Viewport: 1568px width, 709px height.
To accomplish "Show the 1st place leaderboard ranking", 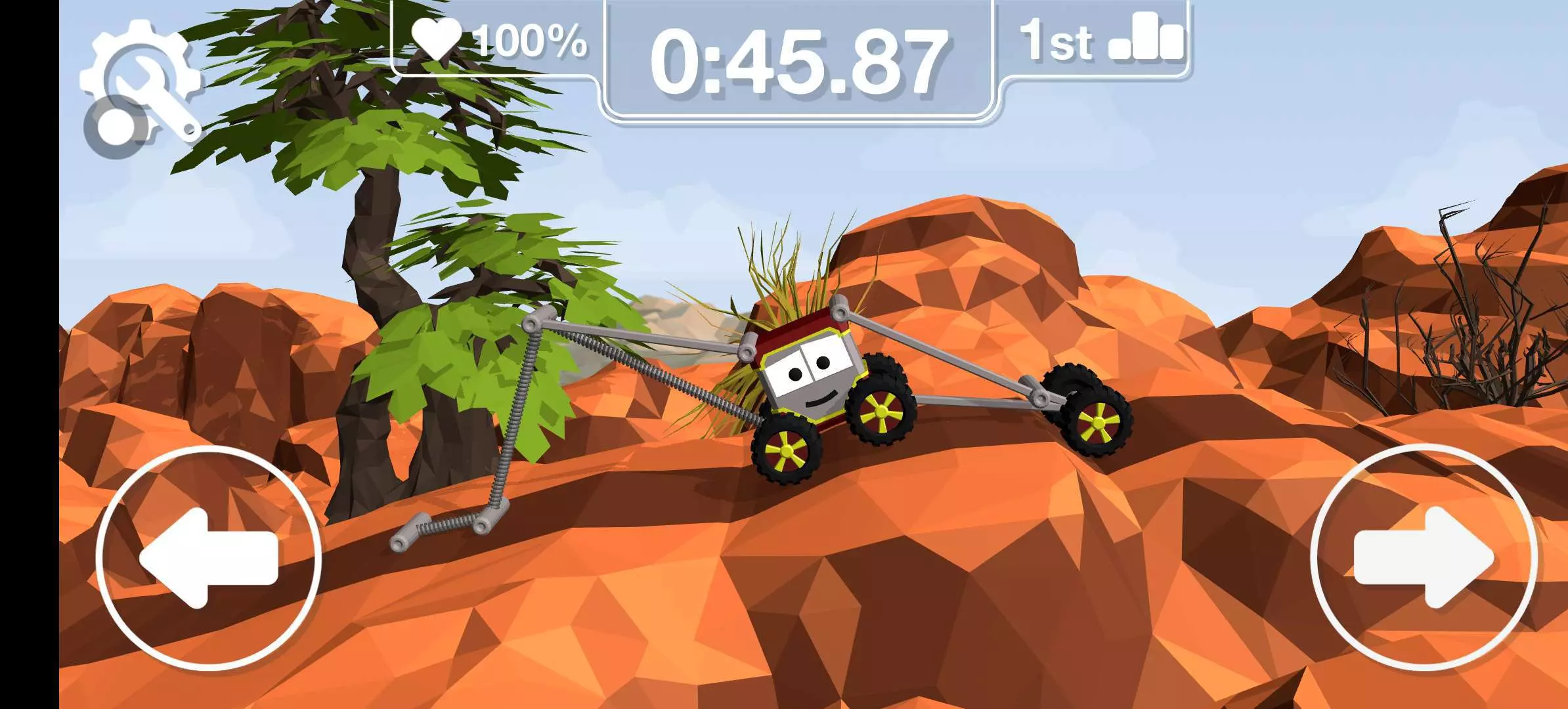I will [1100, 41].
